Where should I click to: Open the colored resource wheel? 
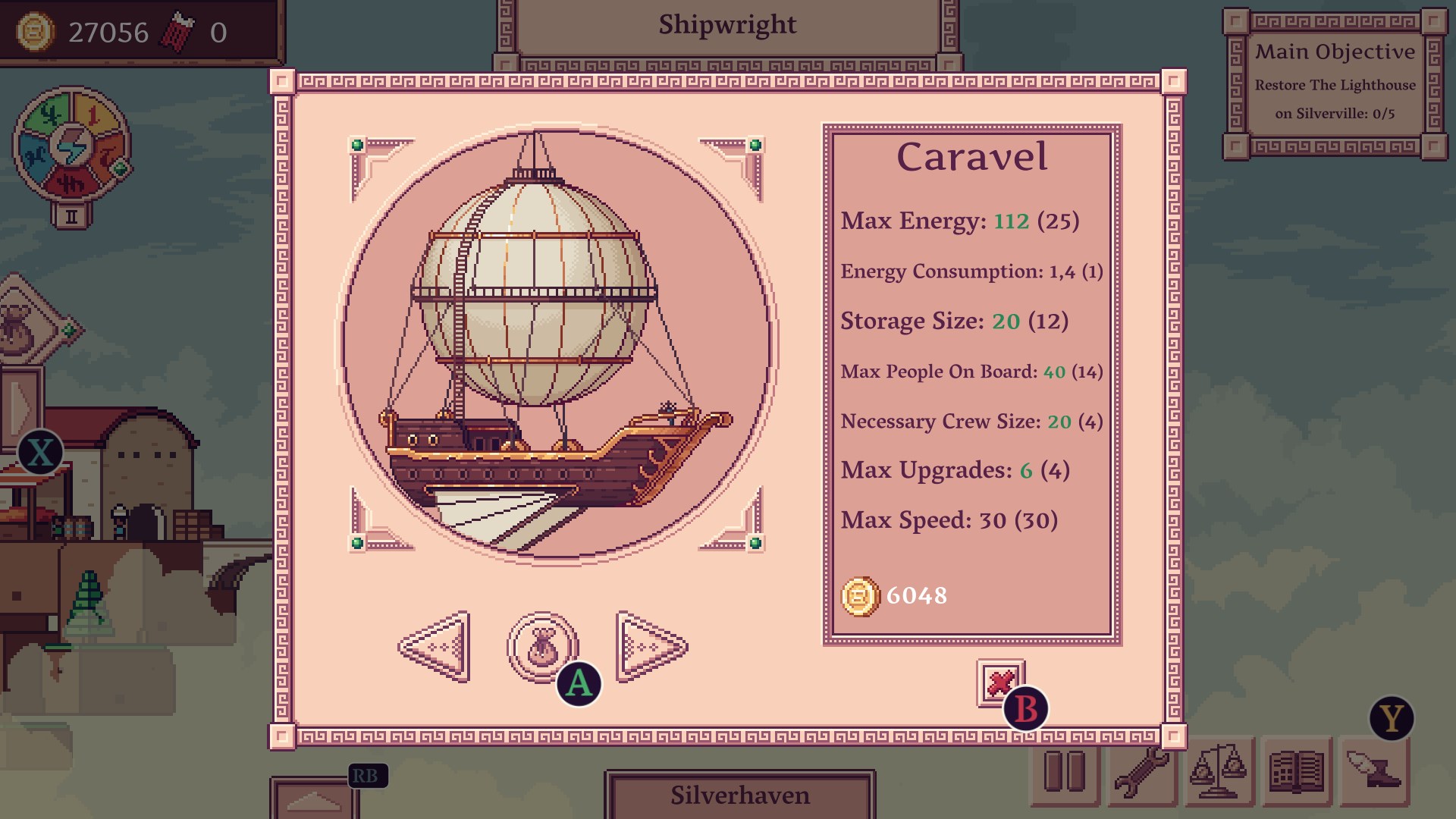72,144
